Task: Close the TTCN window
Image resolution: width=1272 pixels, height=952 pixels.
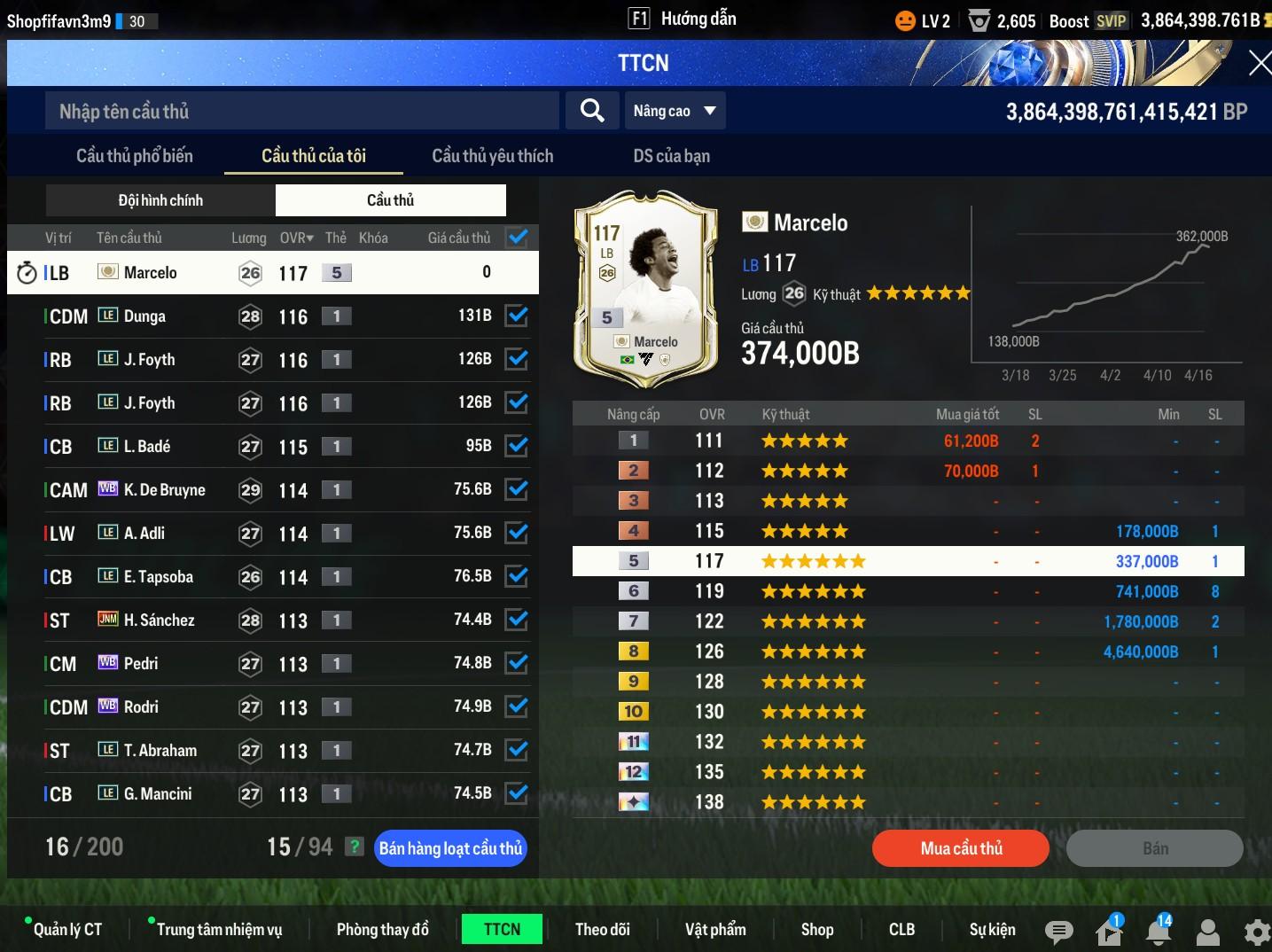Action: pos(1259,63)
